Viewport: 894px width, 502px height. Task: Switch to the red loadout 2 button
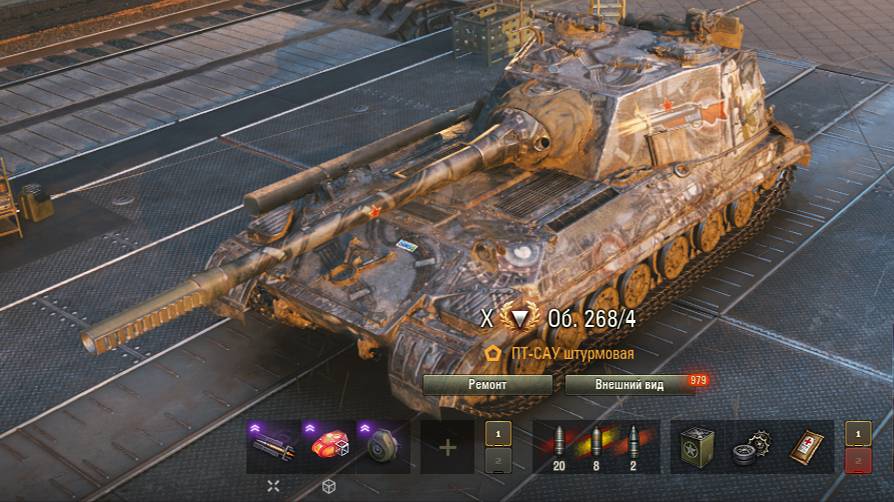(858, 459)
